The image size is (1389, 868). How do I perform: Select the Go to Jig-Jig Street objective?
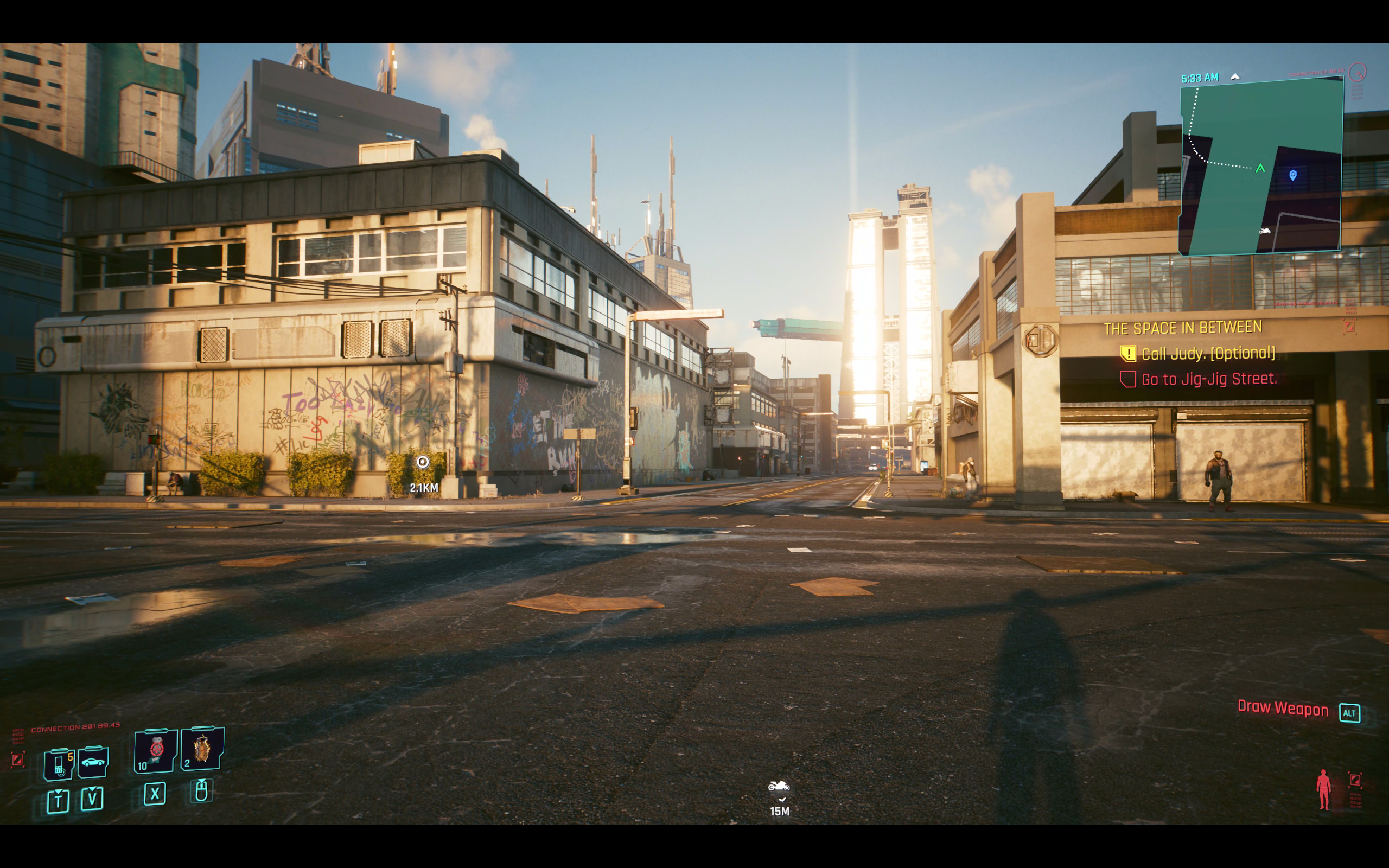tap(1209, 379)
